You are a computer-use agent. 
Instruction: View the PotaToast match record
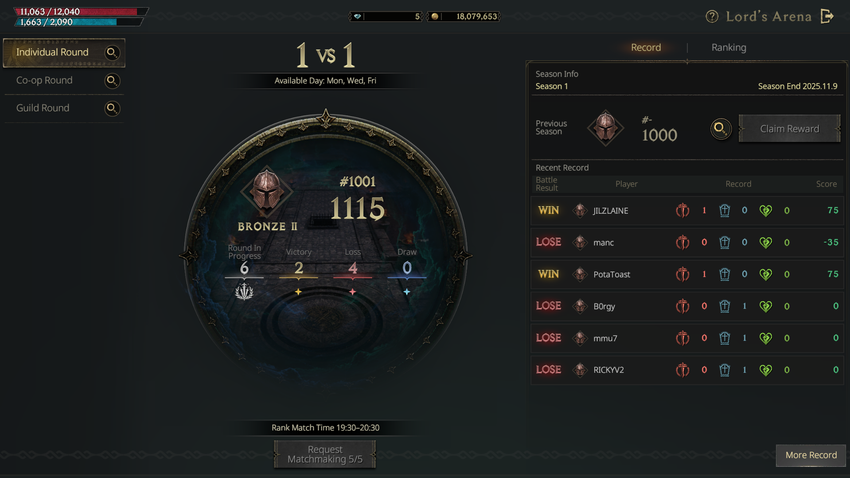pos(687,274)
